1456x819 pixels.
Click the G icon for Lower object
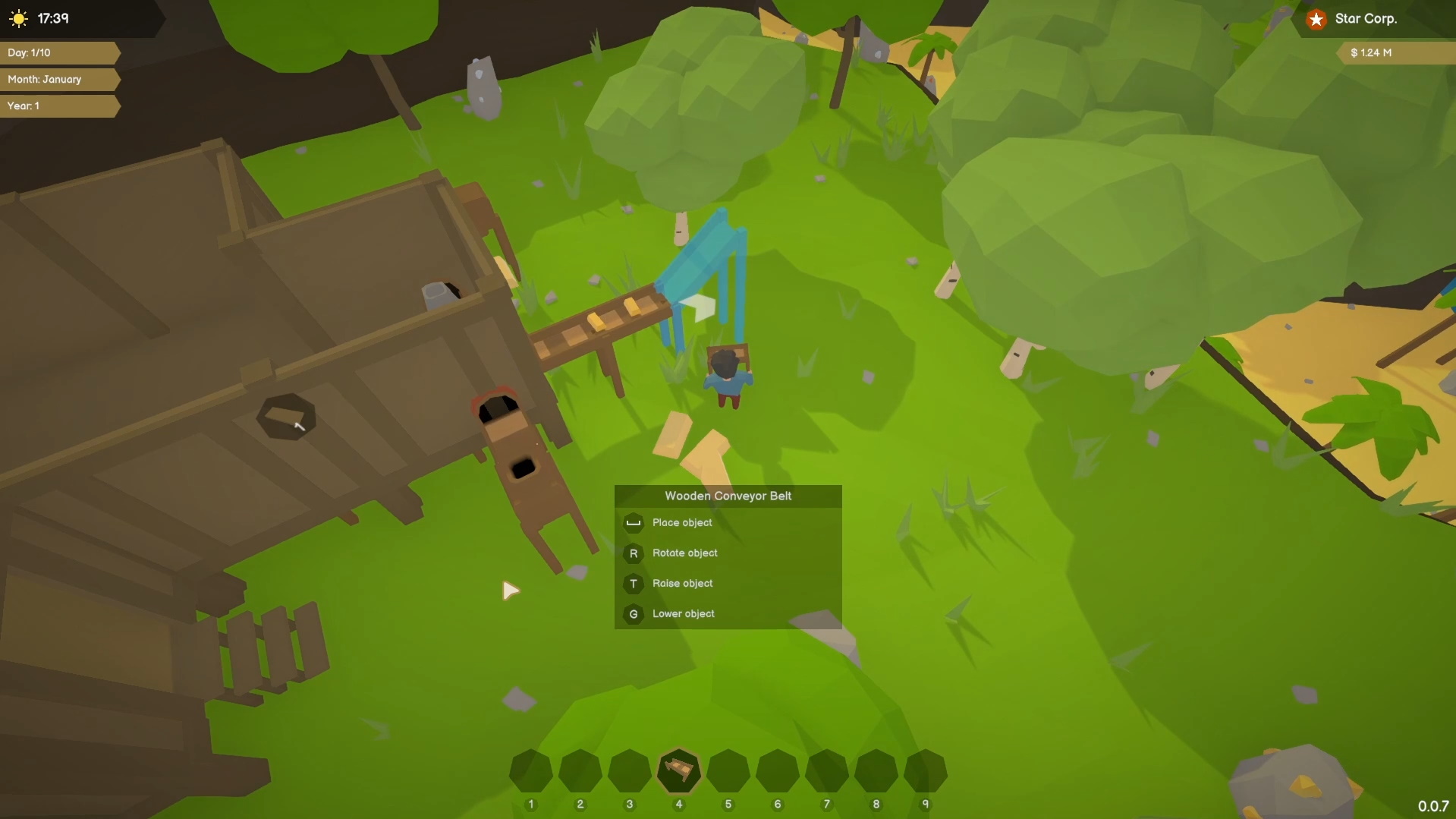click(634, 614)
